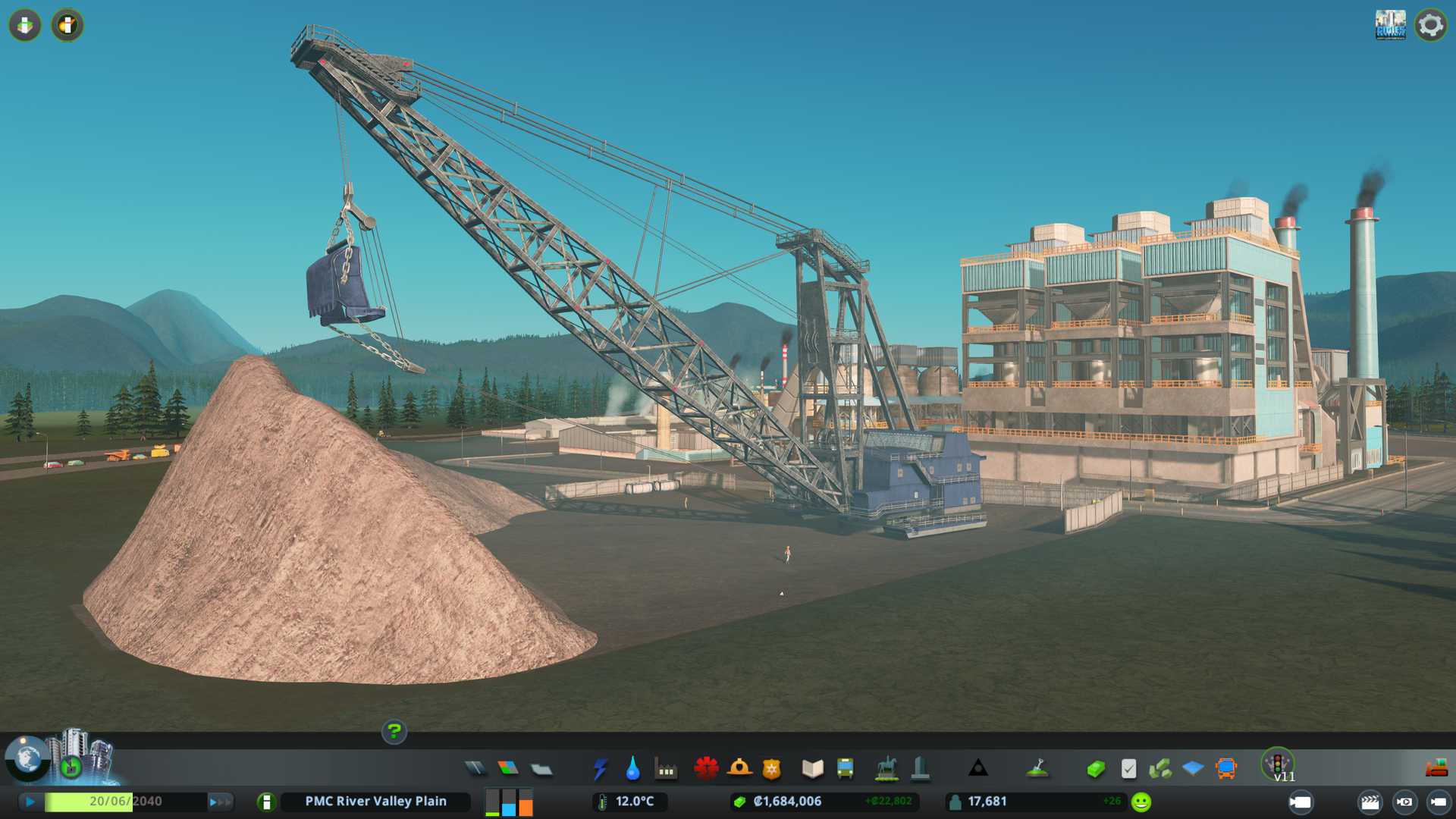Viewport: 1456px width, 819px height.
Task: Activate the bulldozer tool
Action: [x=1436, y=769]
